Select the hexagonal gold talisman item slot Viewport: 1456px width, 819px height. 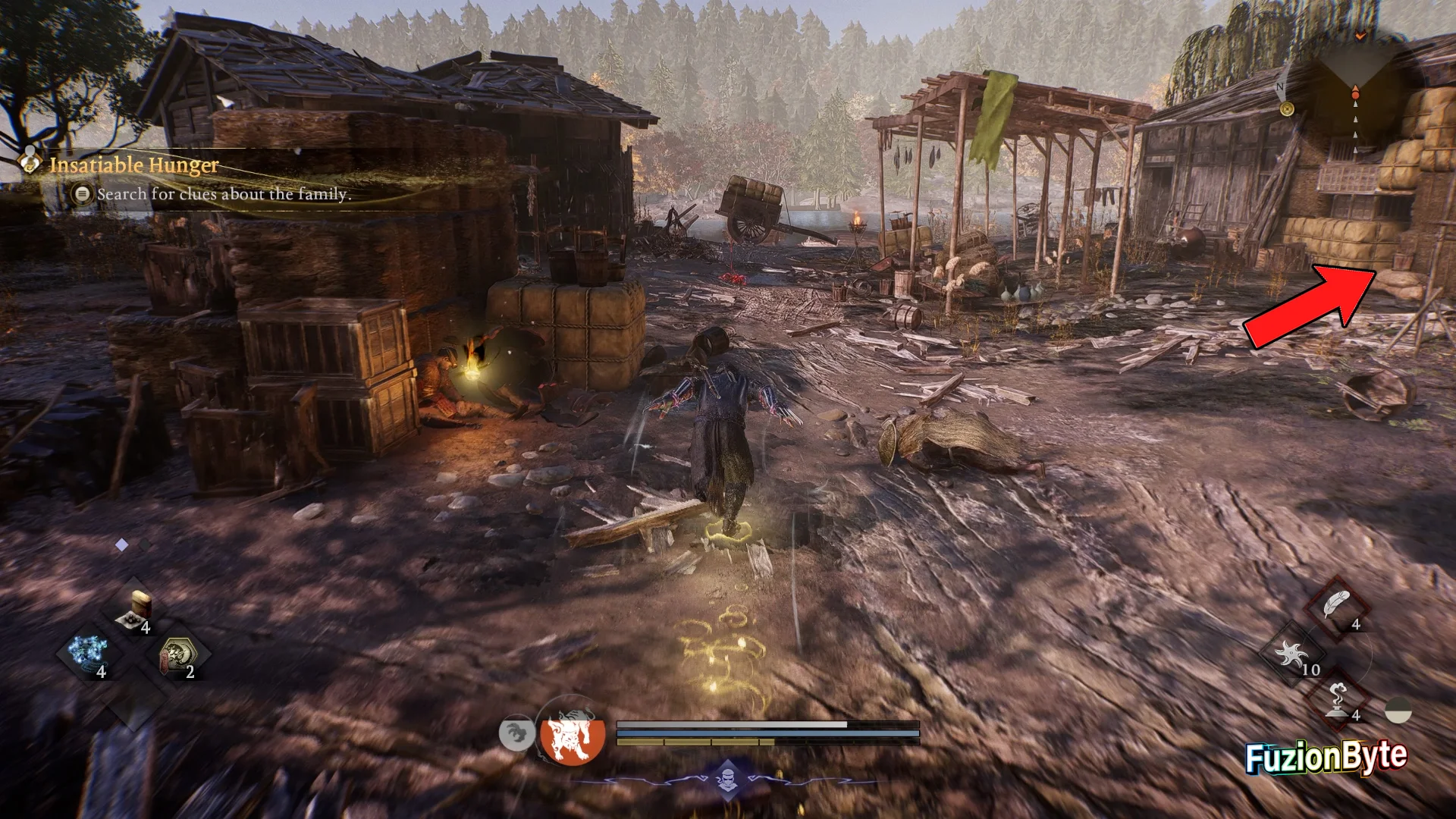tap(179, 654)
